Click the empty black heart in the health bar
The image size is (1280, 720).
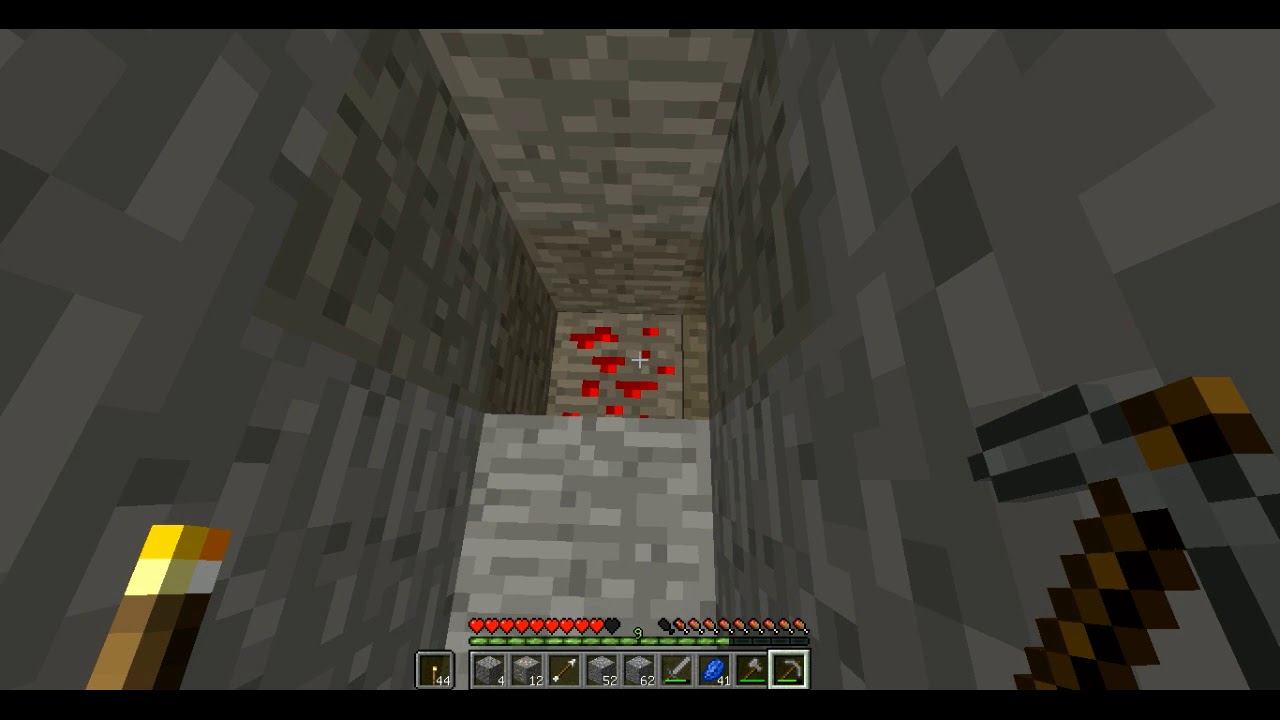pos(612,625)
